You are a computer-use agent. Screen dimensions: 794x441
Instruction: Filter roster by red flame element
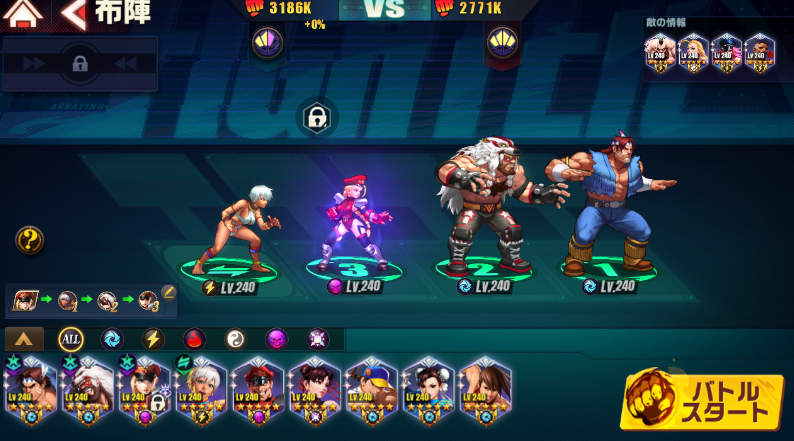pos(194,339)
